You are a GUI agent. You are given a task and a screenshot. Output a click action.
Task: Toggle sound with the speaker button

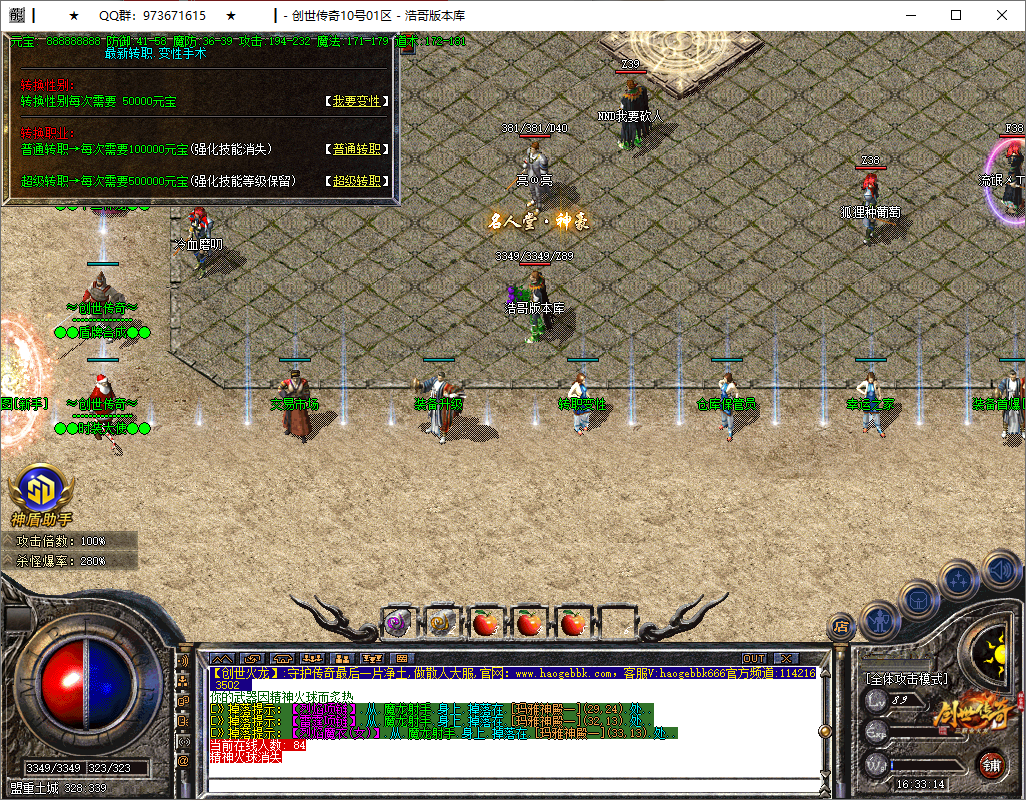999,571
